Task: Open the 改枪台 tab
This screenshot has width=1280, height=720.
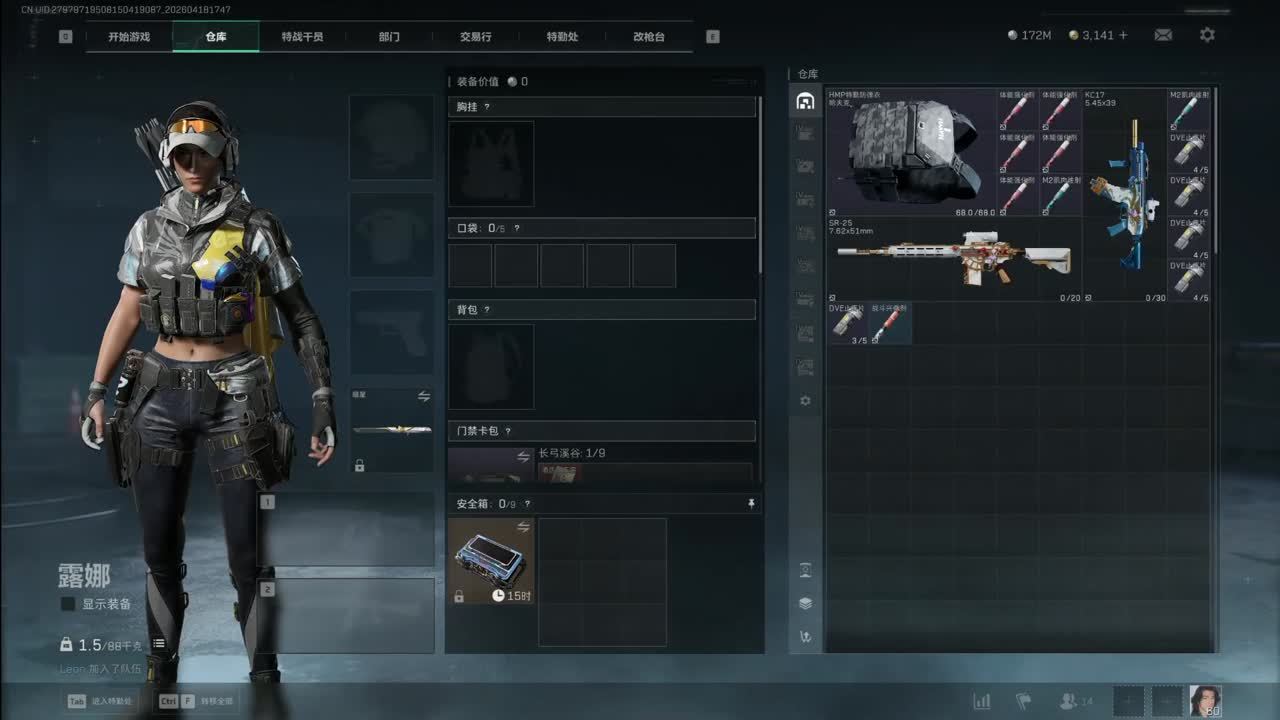Action: [x=649, y=37]
